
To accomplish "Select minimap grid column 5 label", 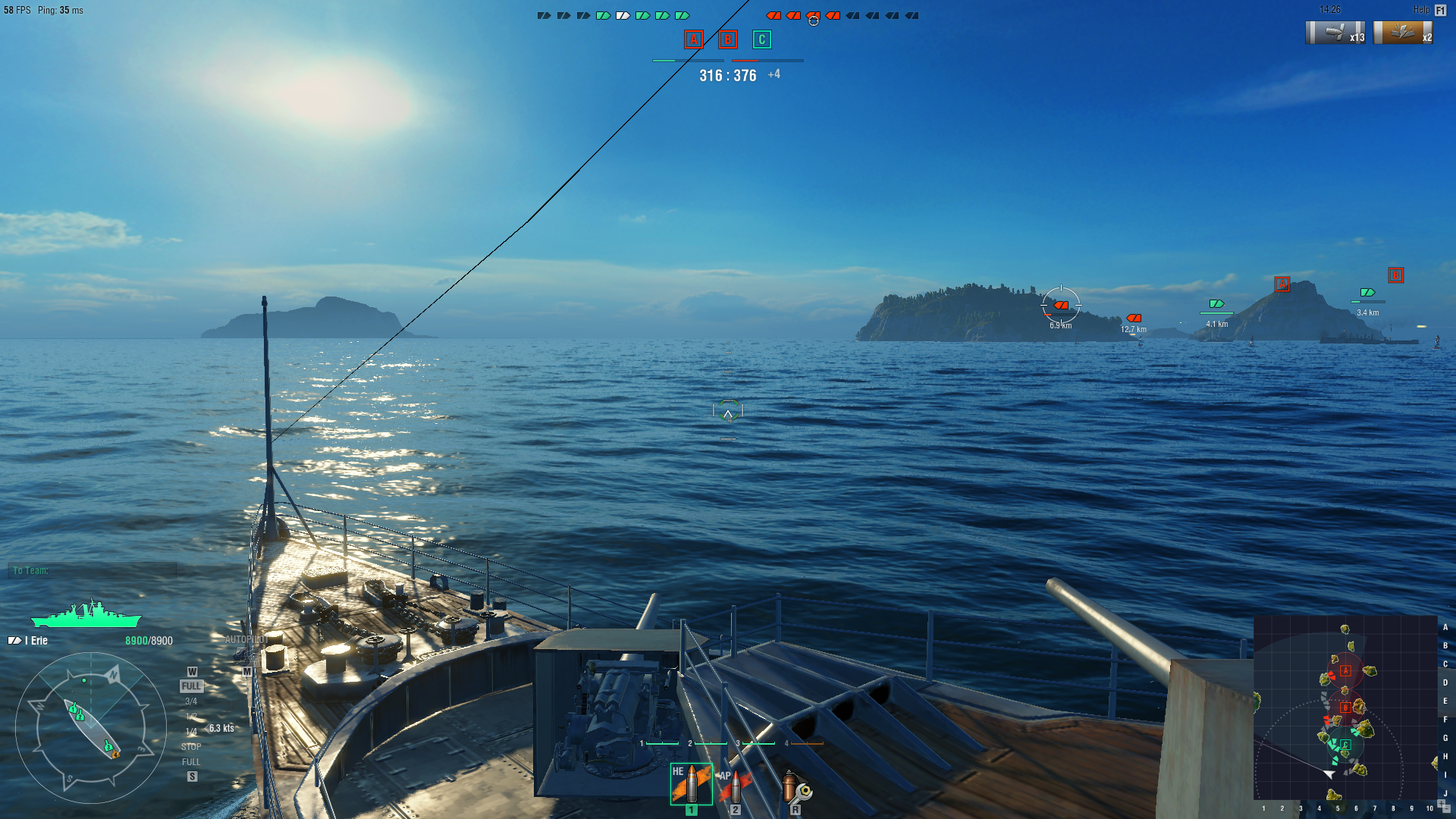I will click(1338, 808).
